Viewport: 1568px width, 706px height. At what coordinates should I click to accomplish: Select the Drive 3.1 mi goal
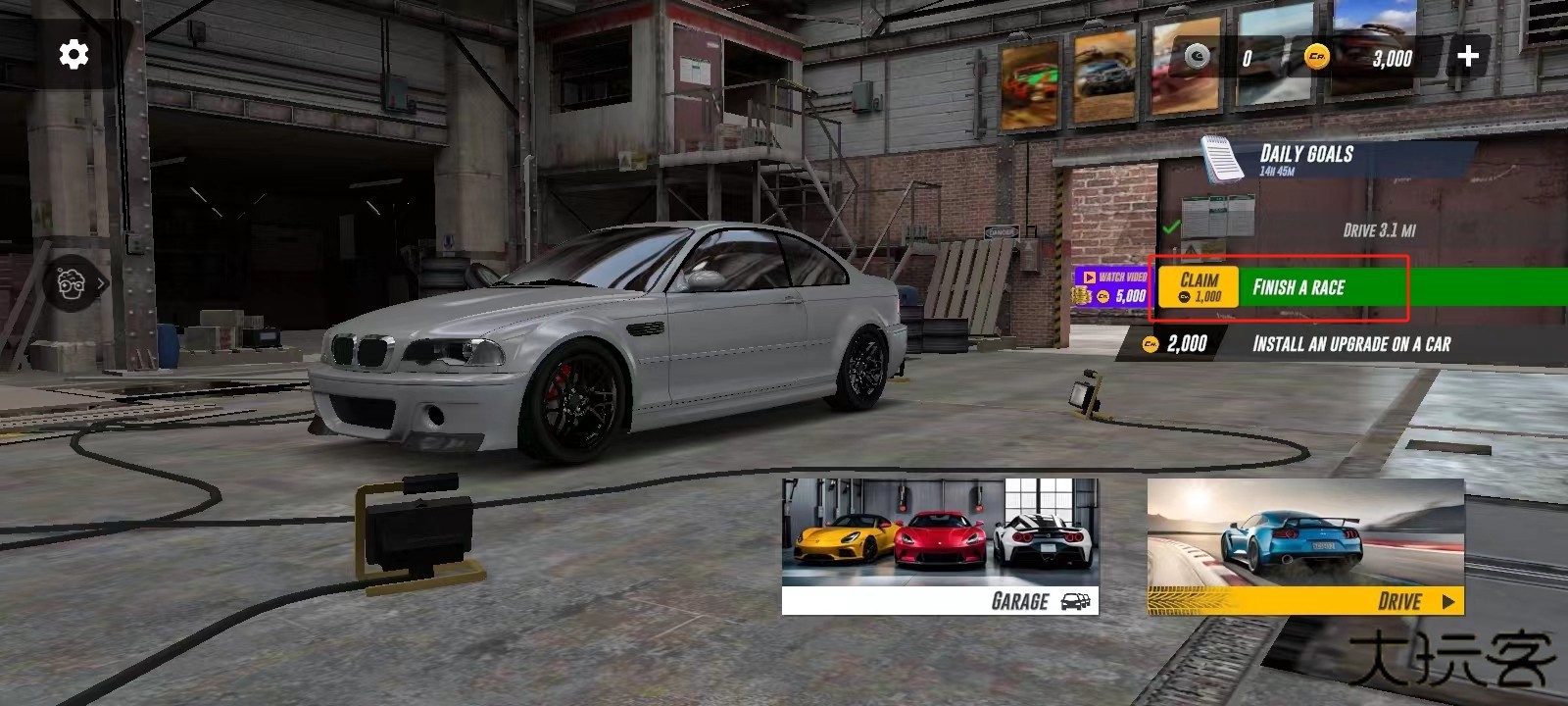1378,230
